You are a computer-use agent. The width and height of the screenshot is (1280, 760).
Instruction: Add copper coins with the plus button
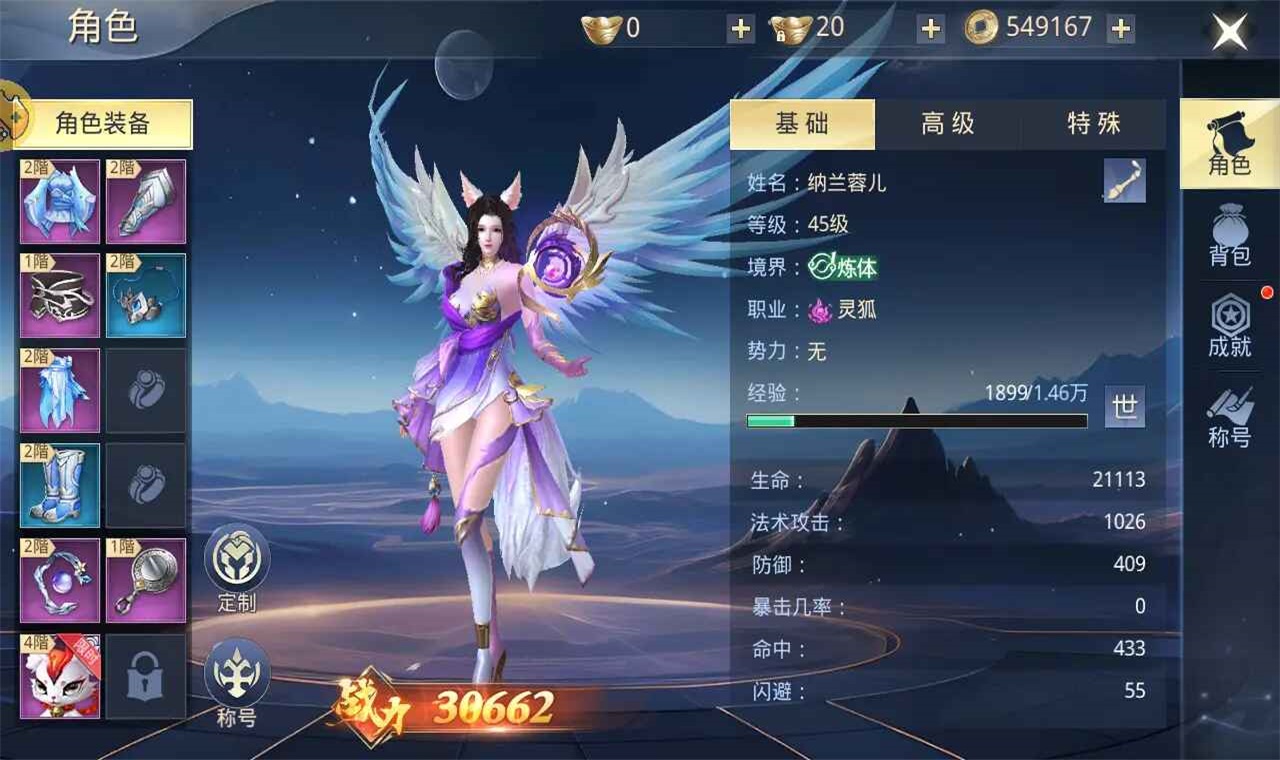tap(1121, 29)
